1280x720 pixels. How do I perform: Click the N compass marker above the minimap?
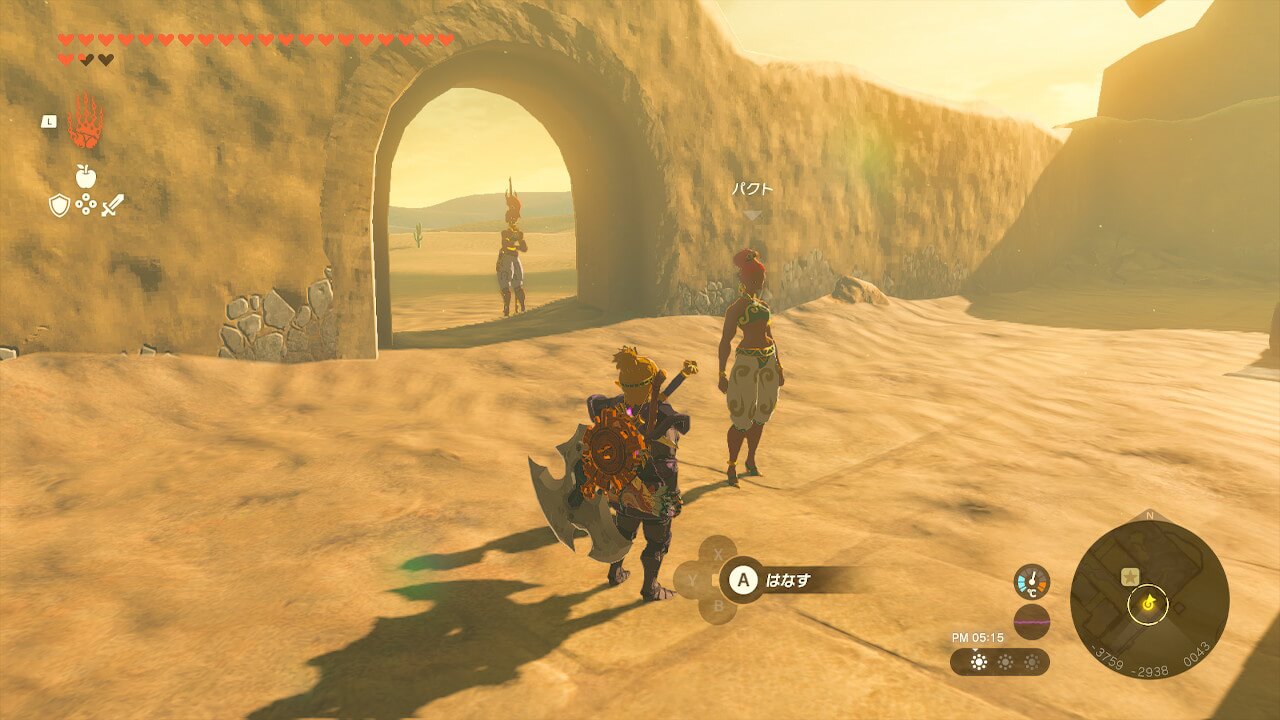click(1149, 516)
